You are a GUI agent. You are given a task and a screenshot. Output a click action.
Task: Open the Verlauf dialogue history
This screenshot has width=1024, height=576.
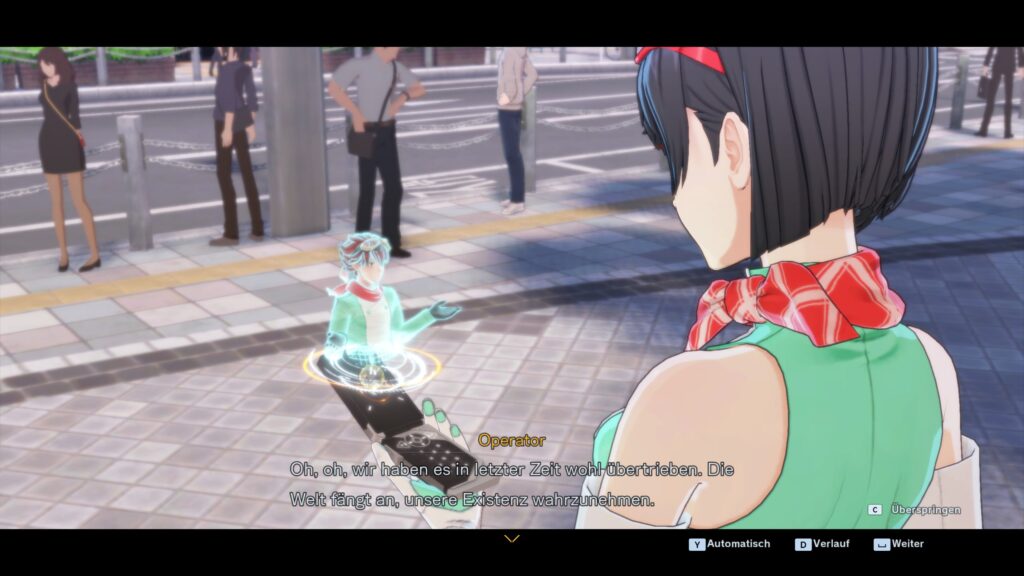click(x=824, y=544)
